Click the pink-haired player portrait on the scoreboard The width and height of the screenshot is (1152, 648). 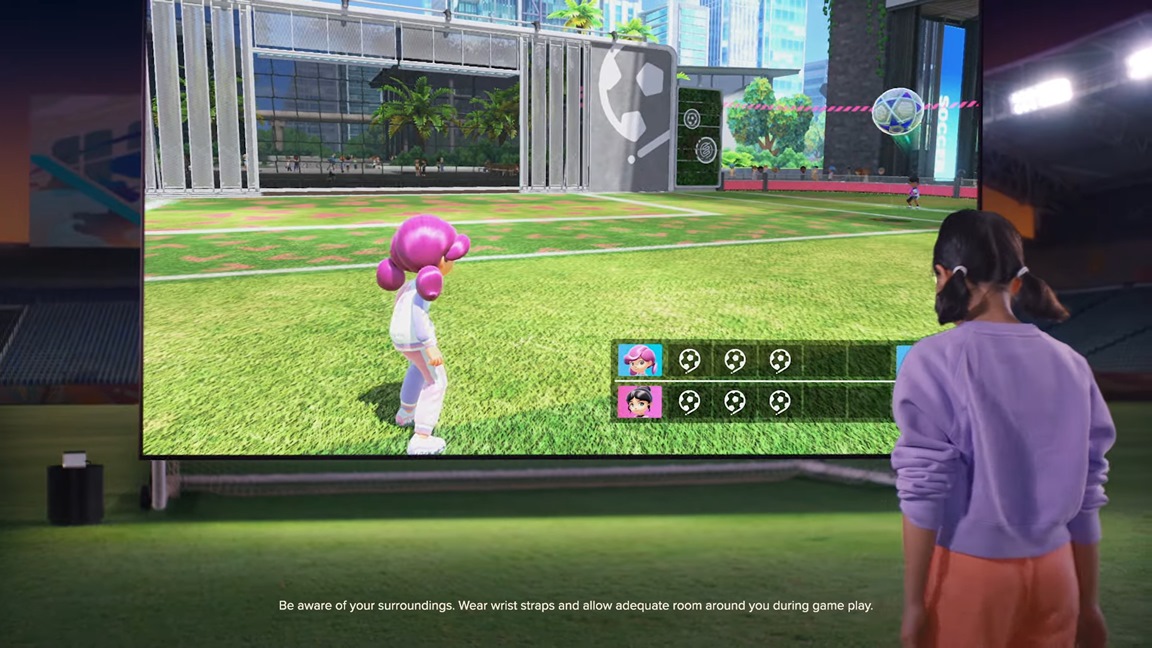[640, 360]
